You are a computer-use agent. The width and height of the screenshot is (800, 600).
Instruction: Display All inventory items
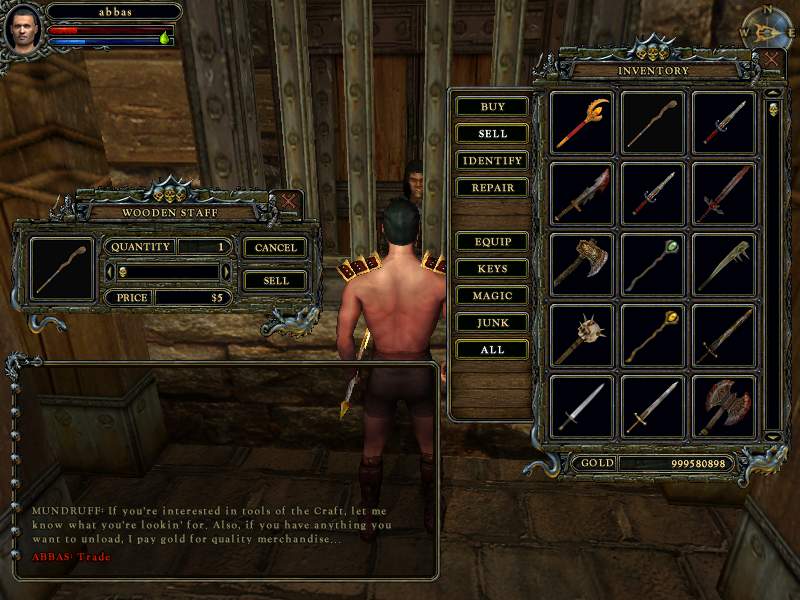(x=492, y=350)
